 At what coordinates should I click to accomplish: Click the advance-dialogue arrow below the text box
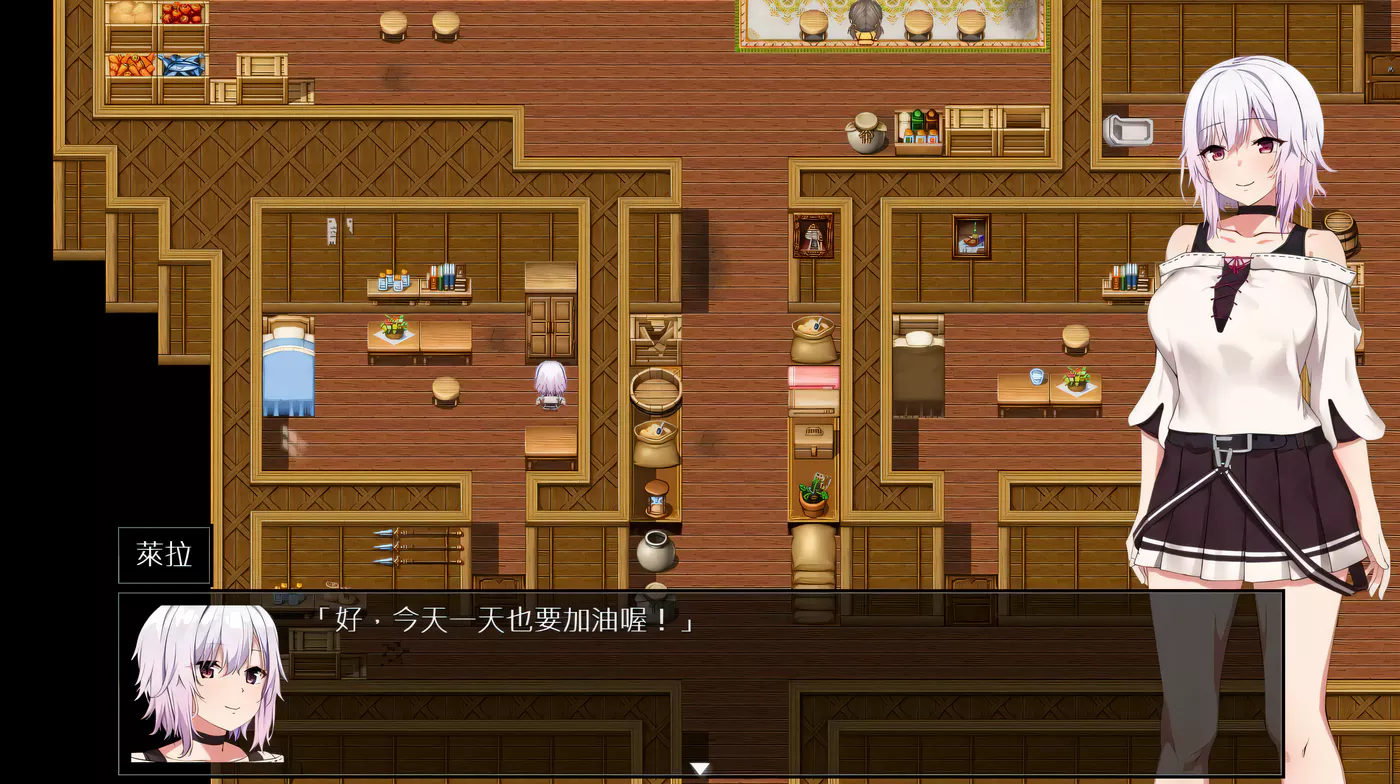698,770
